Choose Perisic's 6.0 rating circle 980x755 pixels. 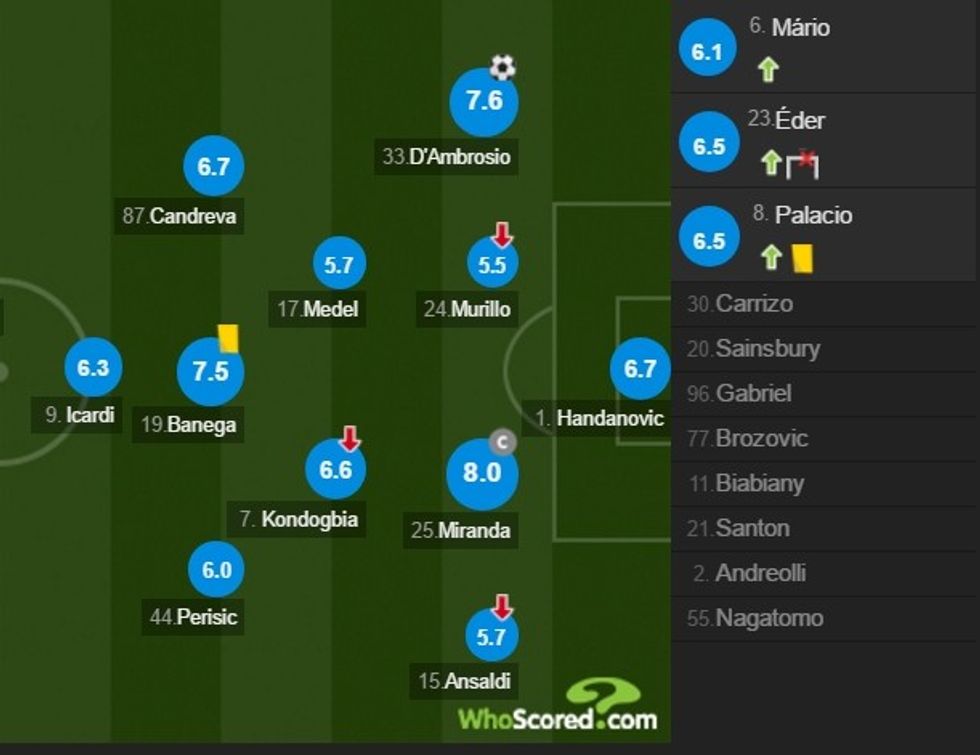click(216, 570)
